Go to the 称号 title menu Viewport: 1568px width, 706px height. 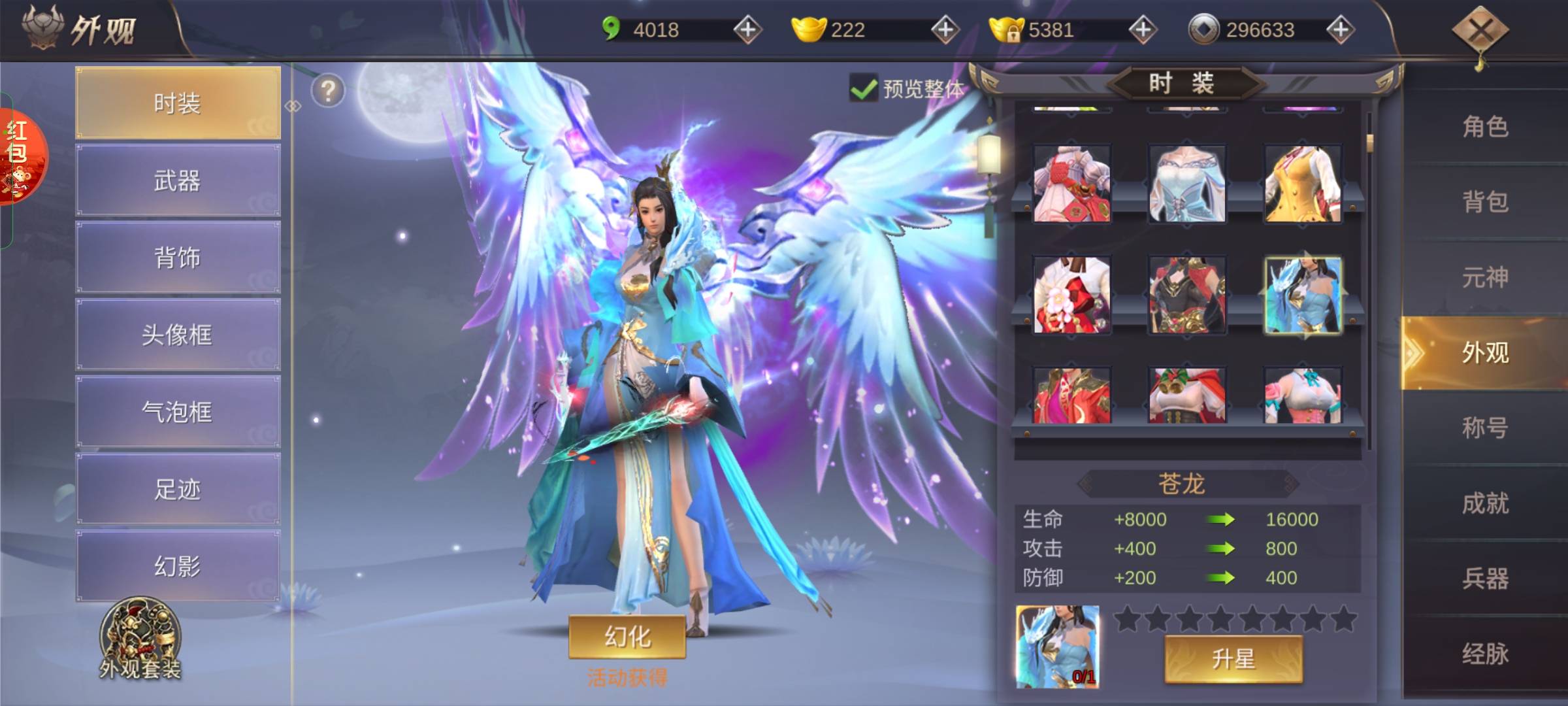1484,428
